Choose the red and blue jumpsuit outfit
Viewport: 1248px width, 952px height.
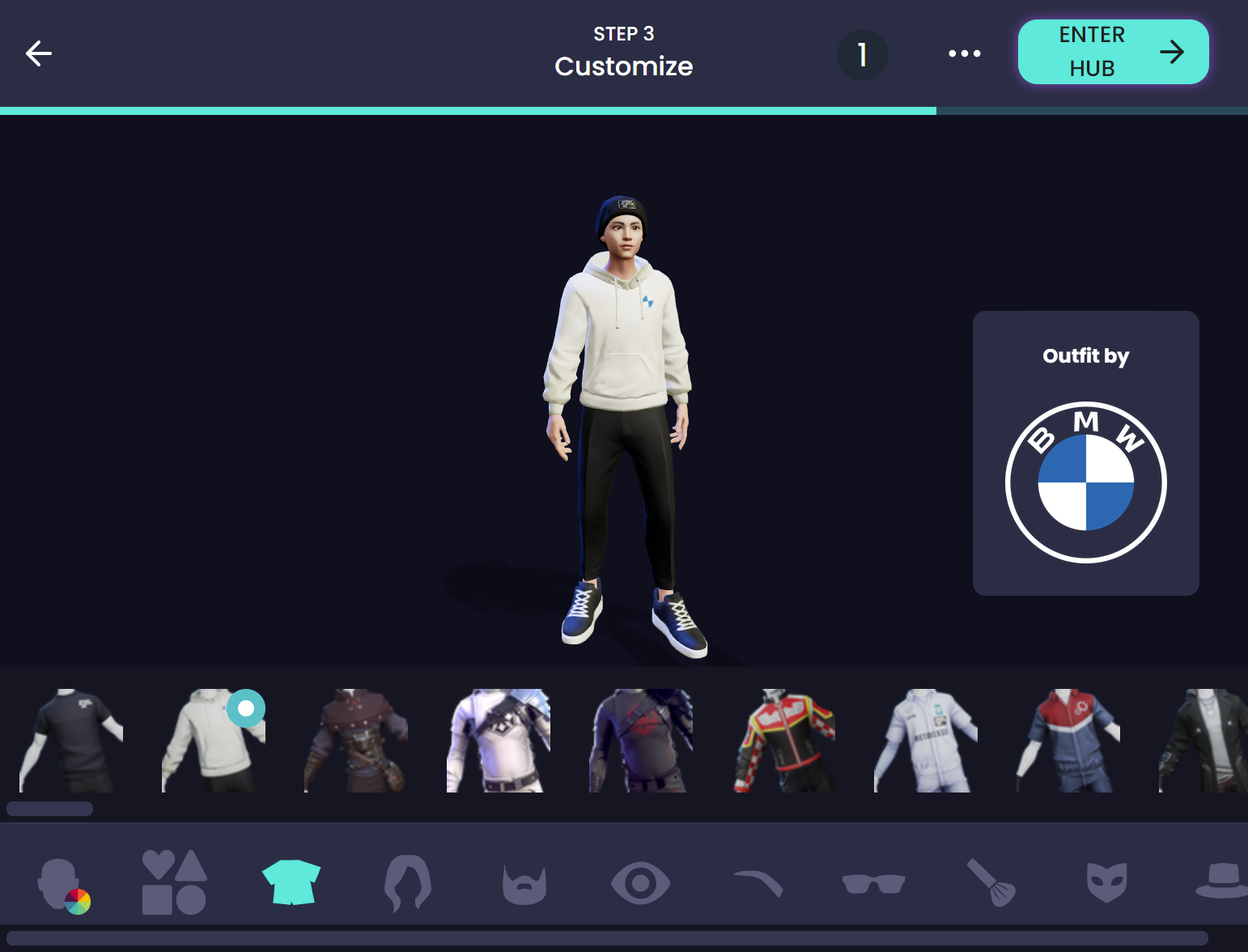click(1068, 741)
